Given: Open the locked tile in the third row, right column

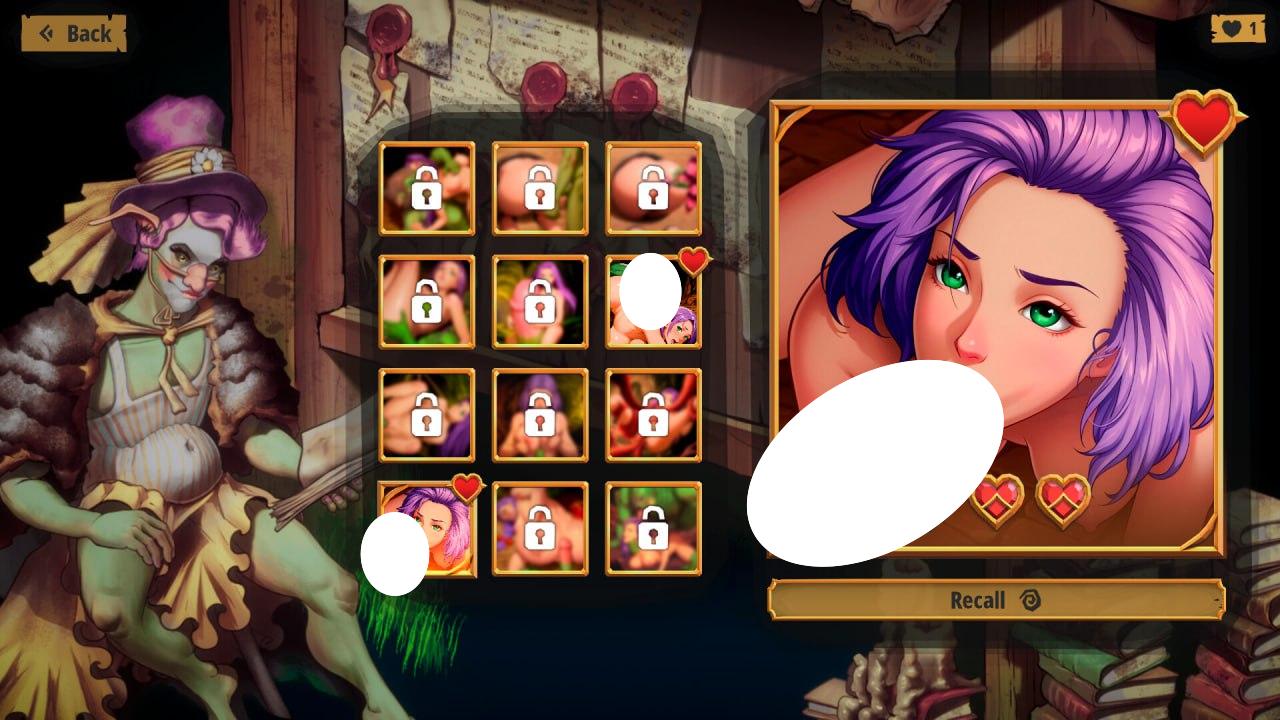Looking at the screenshot, I should tap(653, 416).
